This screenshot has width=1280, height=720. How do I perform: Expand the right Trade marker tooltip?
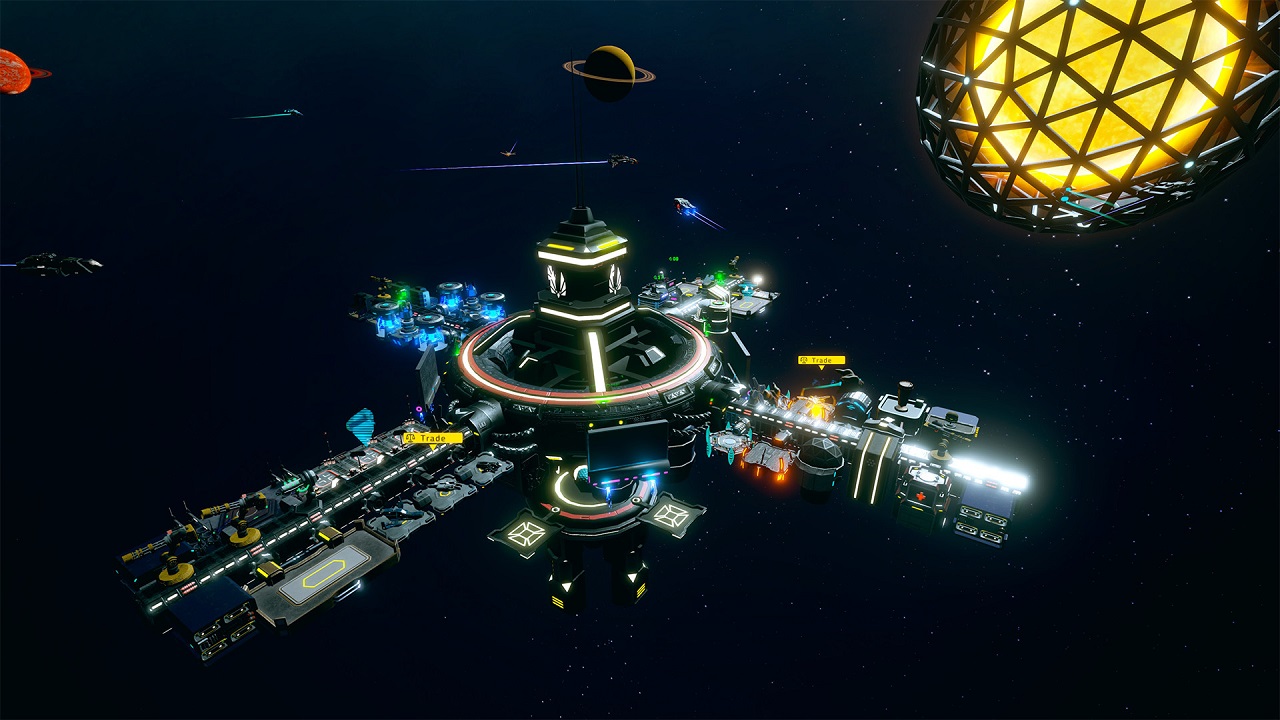tap(822, 358)
